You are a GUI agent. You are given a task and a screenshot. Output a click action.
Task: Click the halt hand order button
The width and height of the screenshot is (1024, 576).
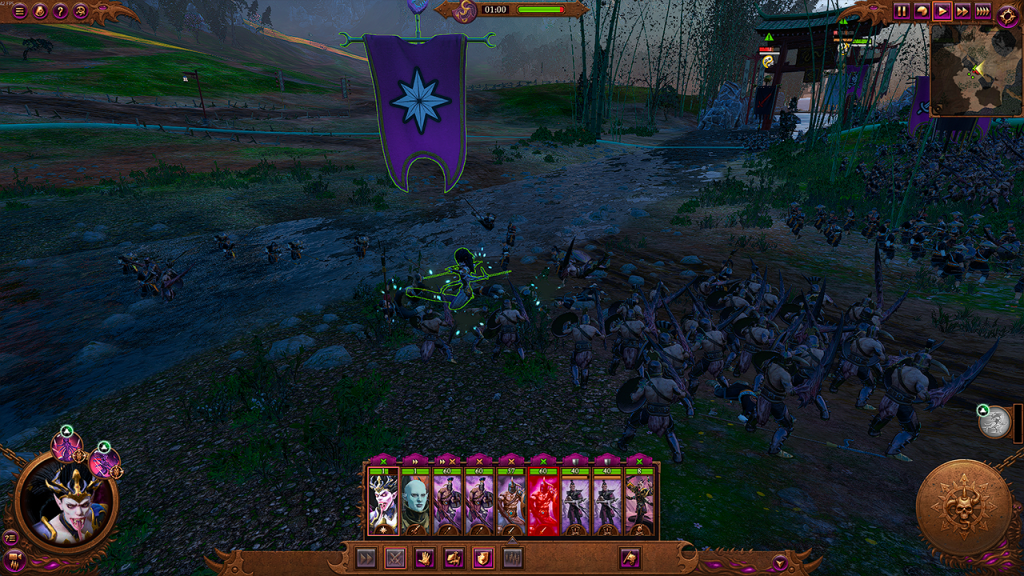[x=424, y=558]
